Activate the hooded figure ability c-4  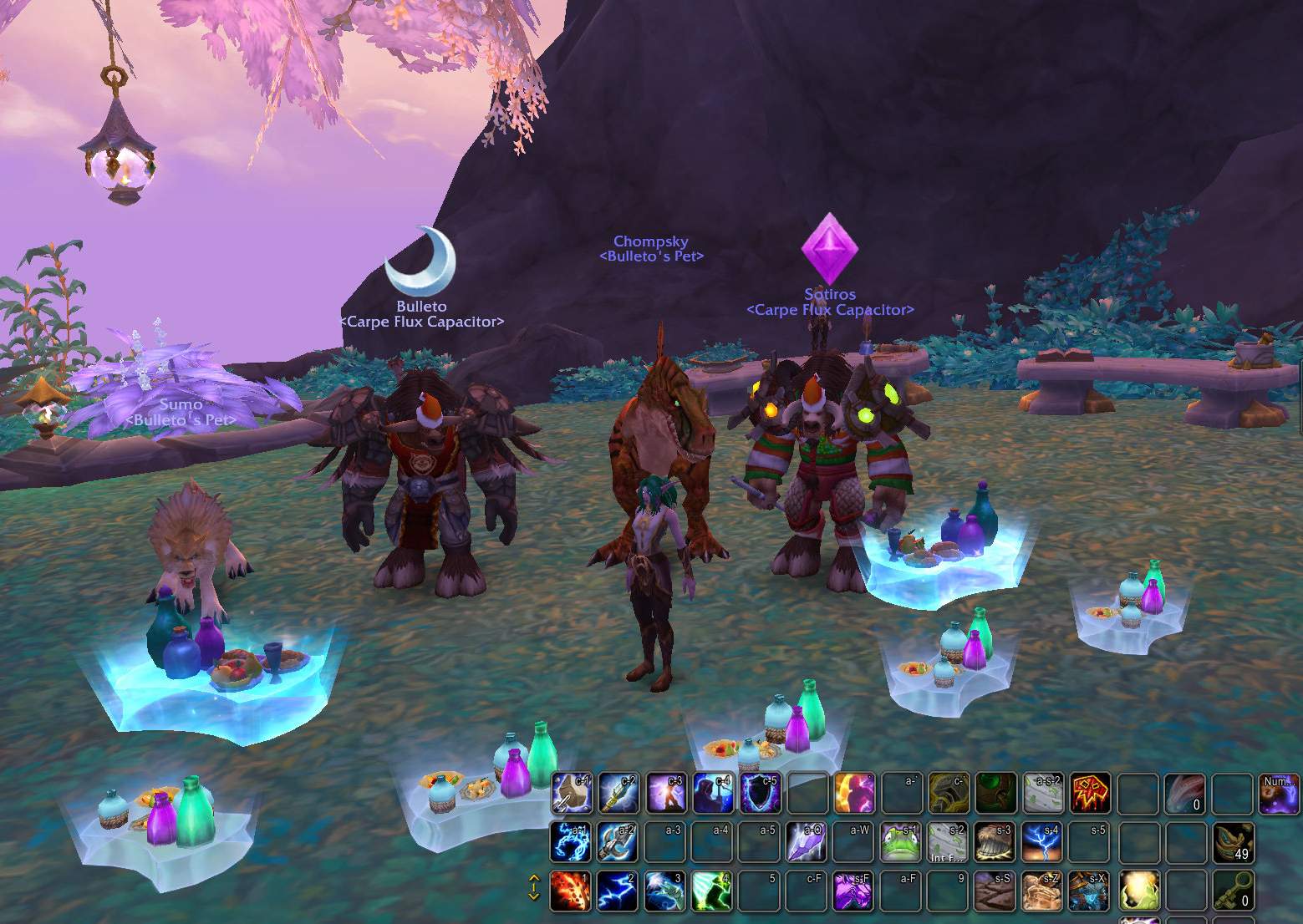click(x=712, y=793)
